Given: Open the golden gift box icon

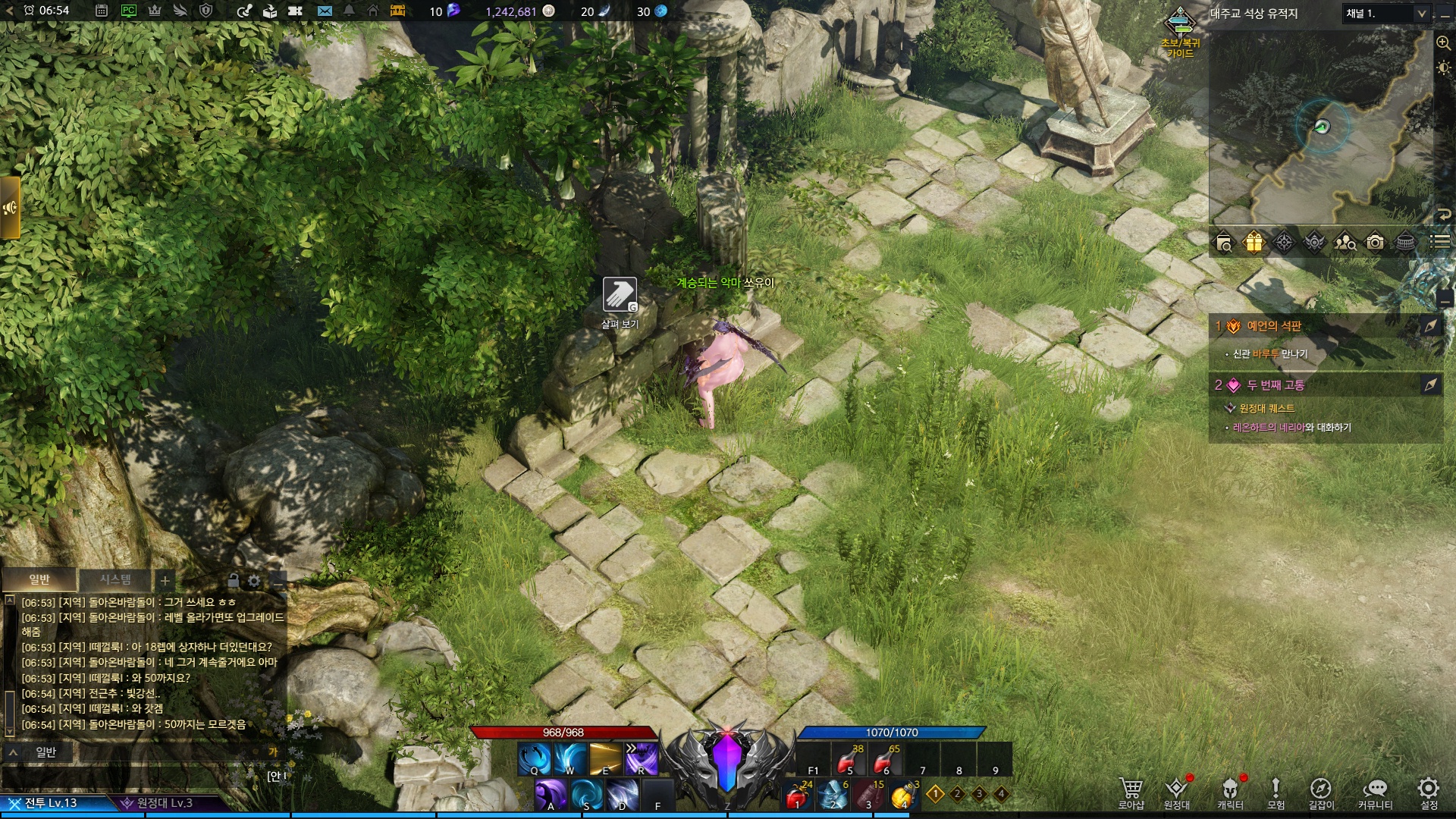Looking at the screenshot, I should pos(1254,242).
